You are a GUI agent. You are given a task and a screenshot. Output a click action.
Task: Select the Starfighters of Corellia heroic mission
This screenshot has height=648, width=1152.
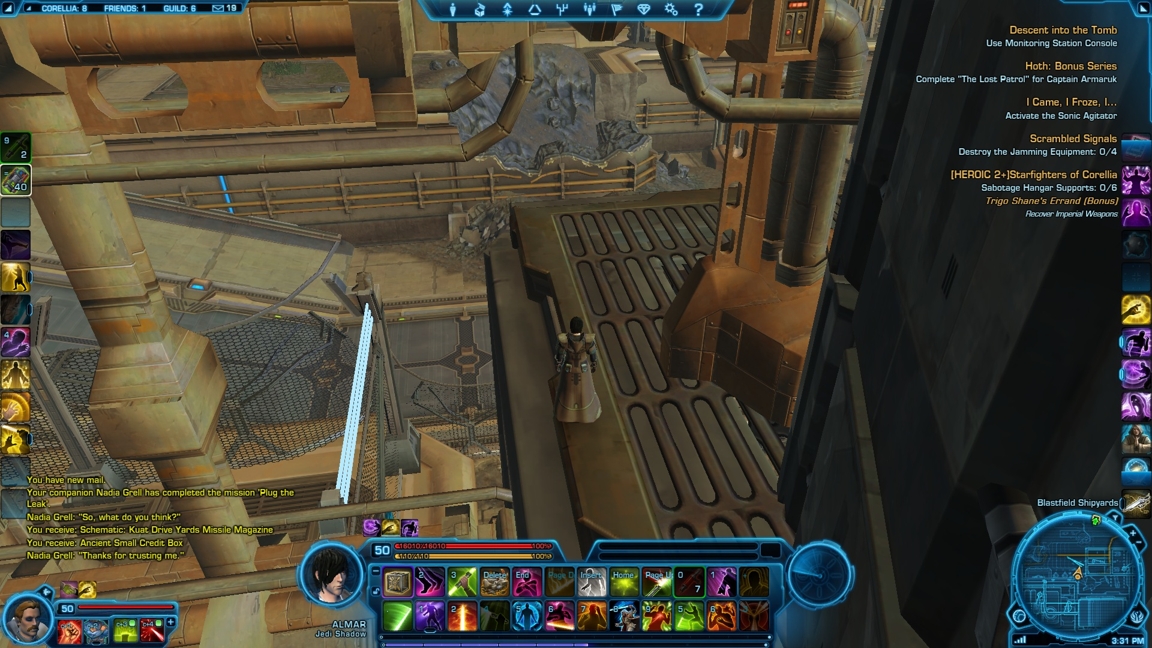tap(1033, 175)
